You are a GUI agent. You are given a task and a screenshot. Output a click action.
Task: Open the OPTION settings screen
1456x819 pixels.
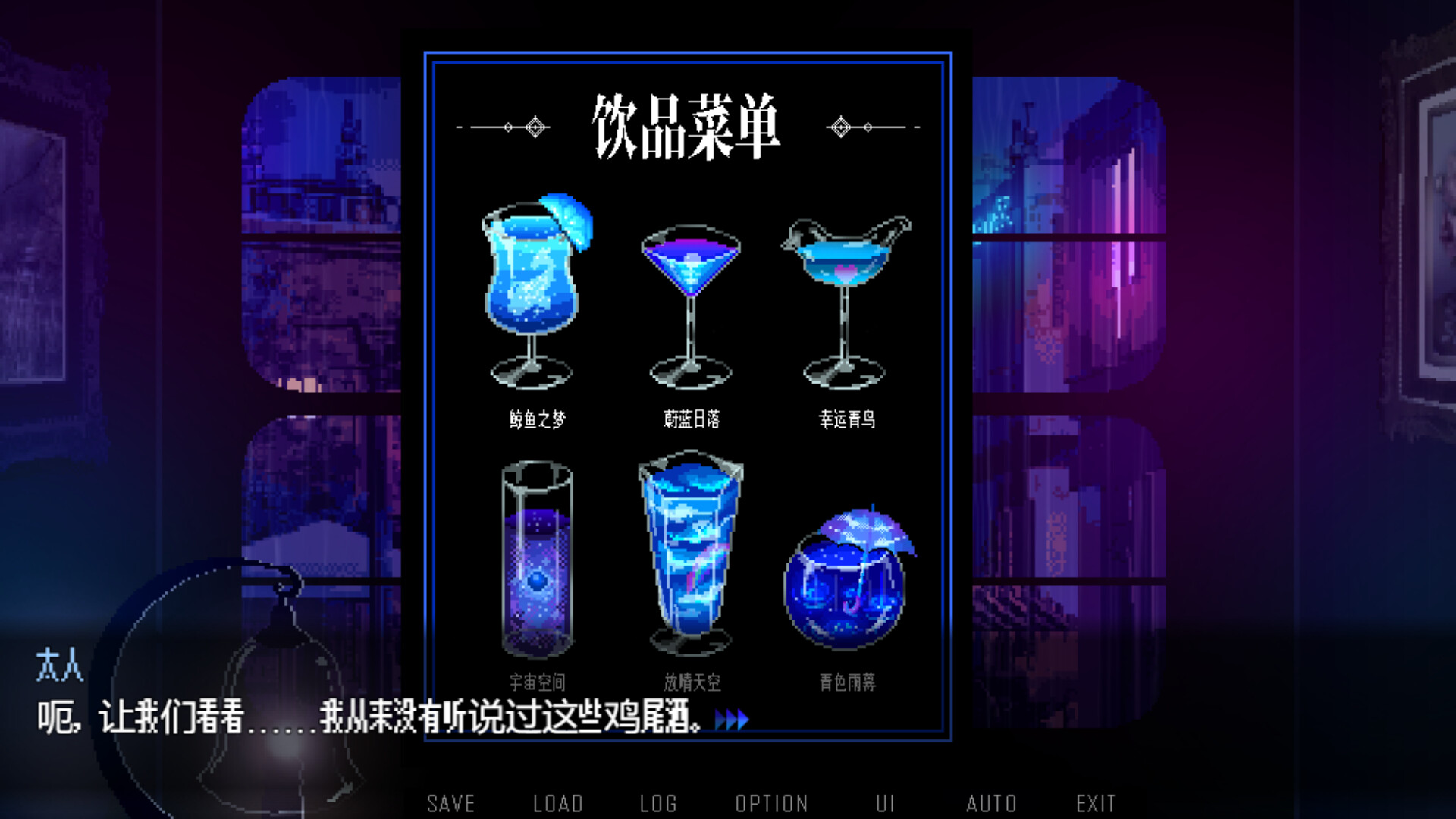point(771,802)
